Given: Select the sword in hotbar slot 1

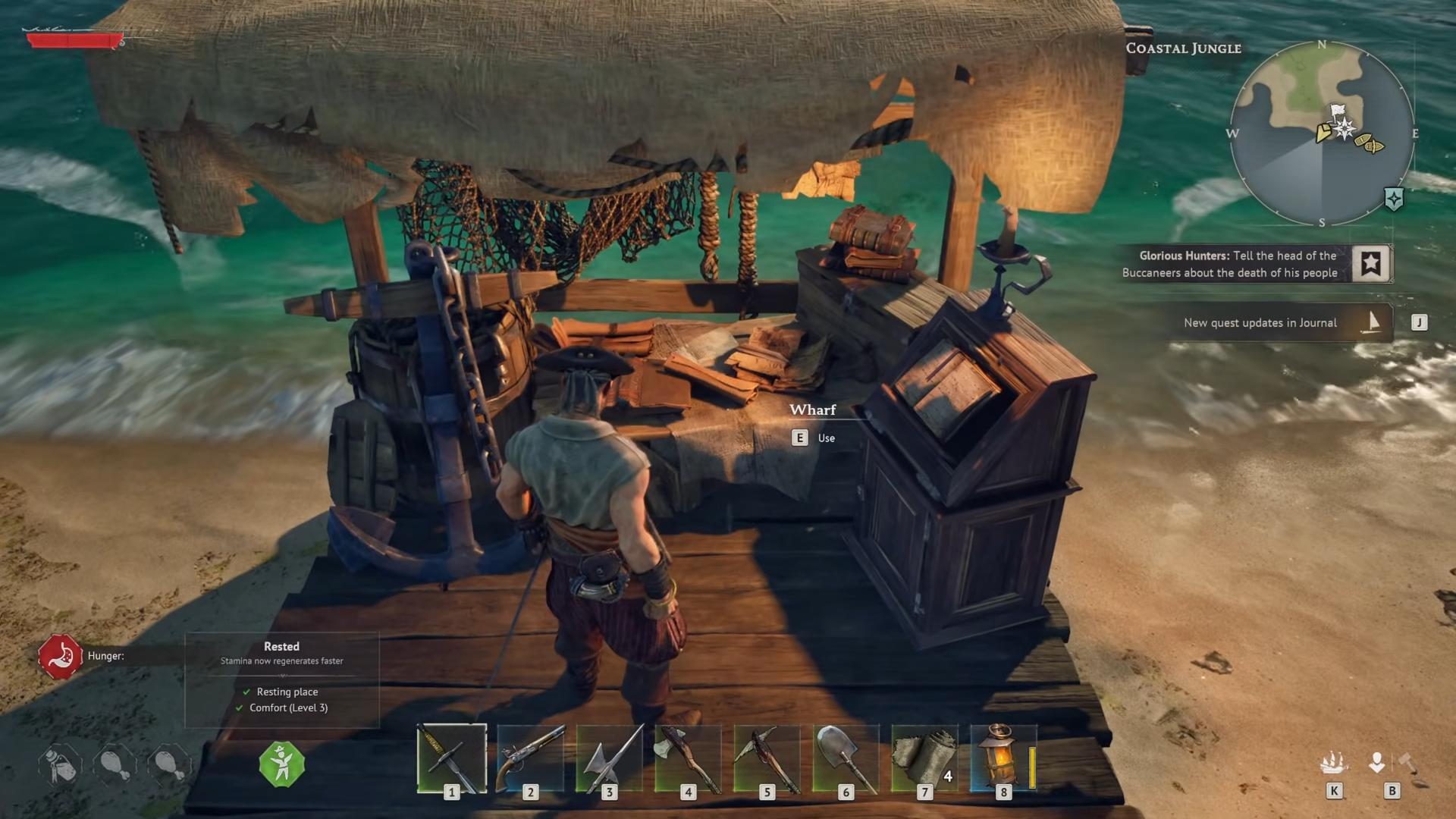Looking at the screenshot, I should point(452,758).
